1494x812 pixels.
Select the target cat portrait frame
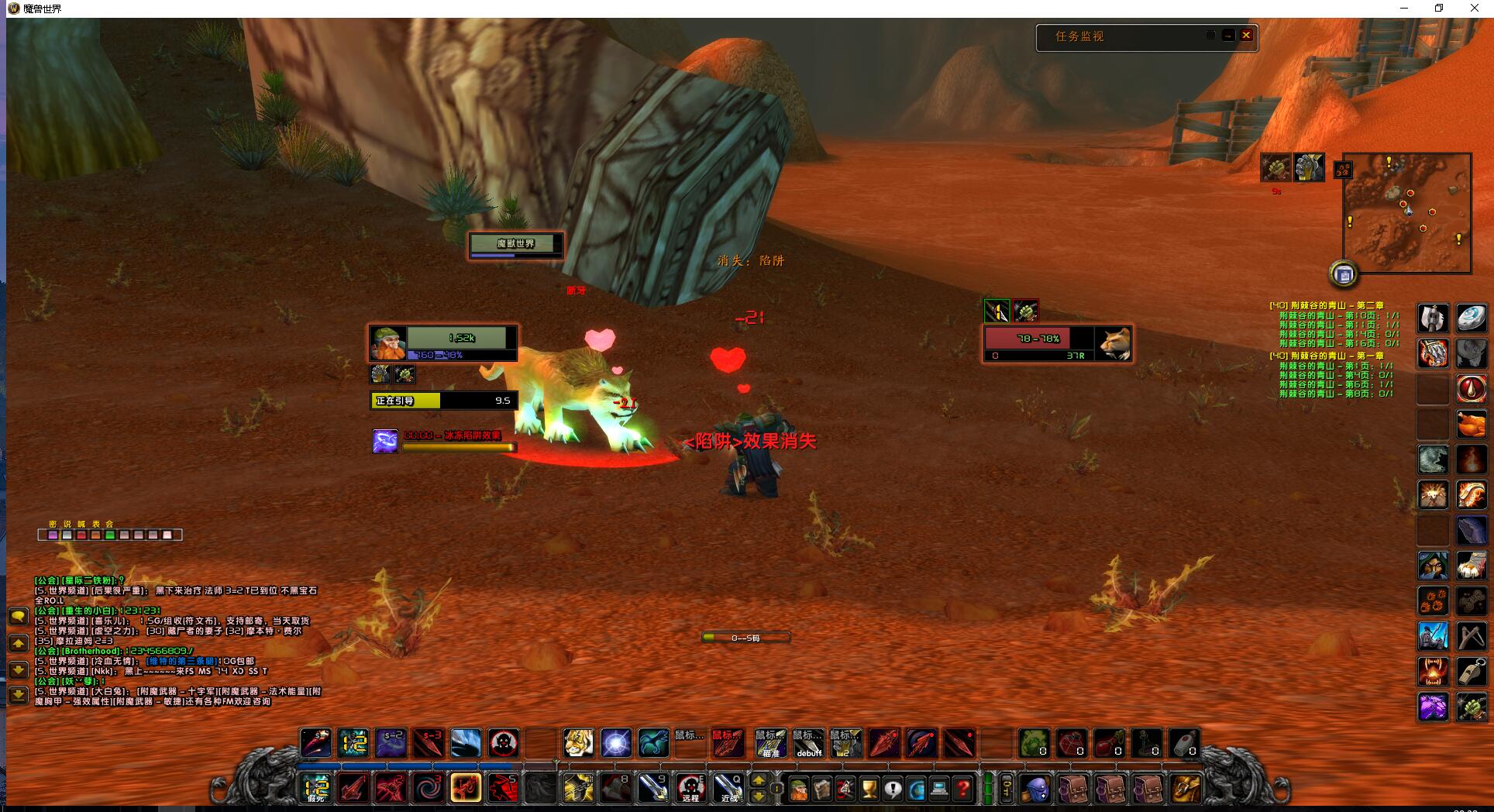point(1114,343)
